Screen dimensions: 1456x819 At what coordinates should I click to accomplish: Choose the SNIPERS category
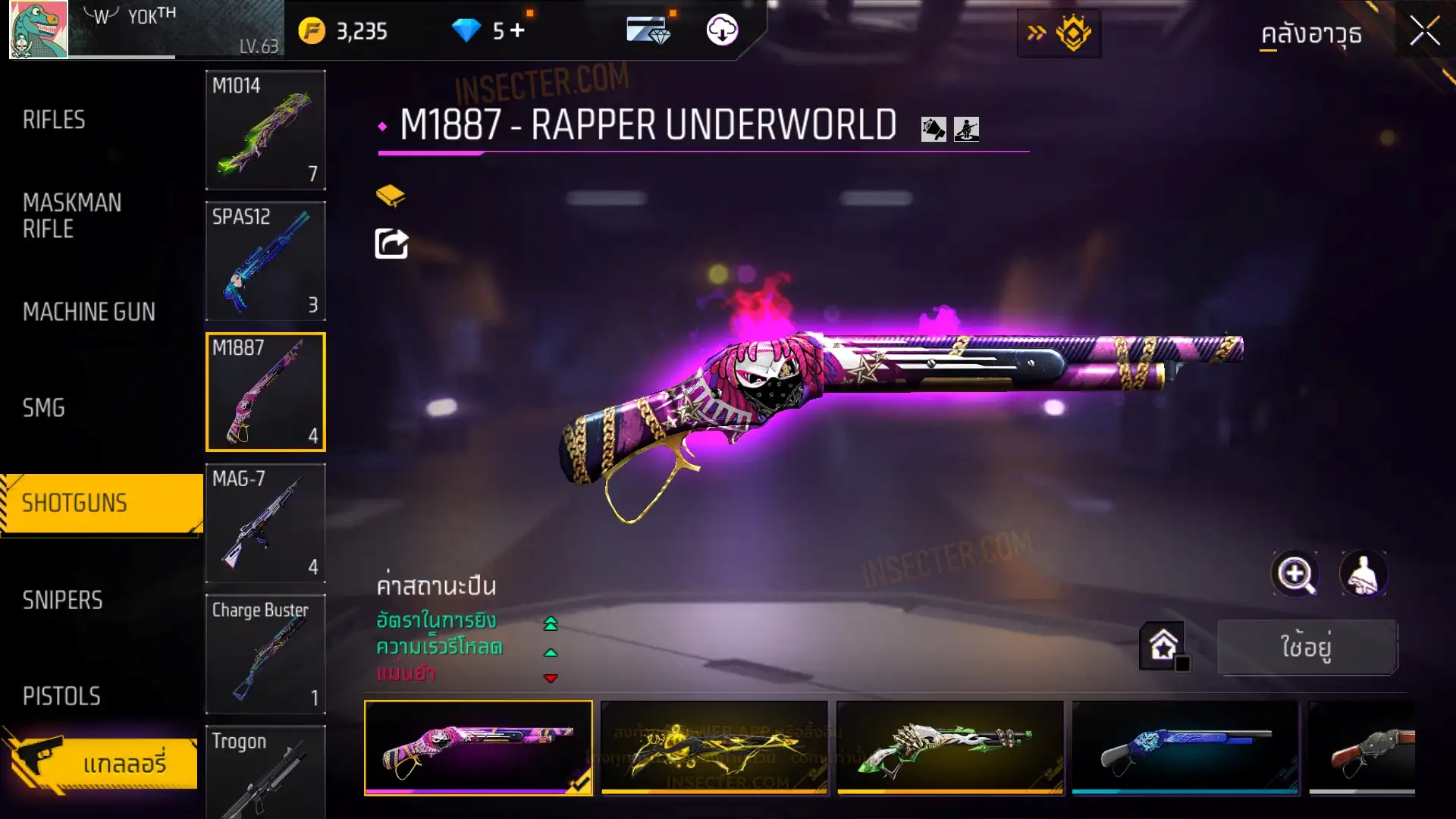point(62,600)
